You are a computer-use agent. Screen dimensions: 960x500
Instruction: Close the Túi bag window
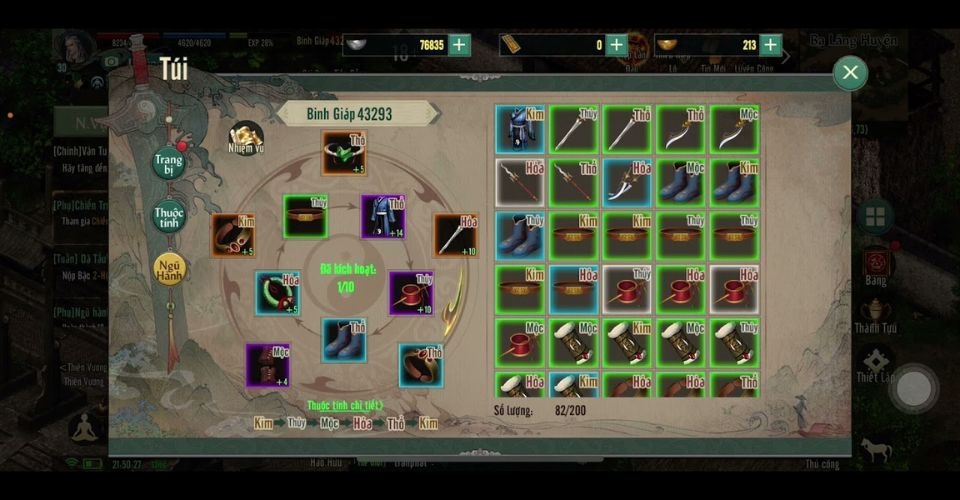(x=849, y=72)
